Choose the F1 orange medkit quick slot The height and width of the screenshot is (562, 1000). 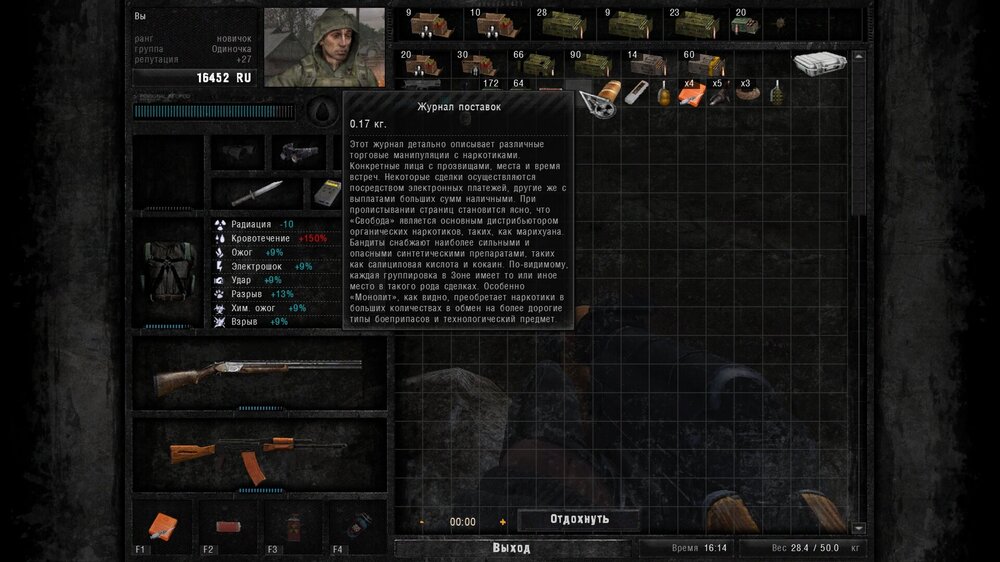click(161, 525)
